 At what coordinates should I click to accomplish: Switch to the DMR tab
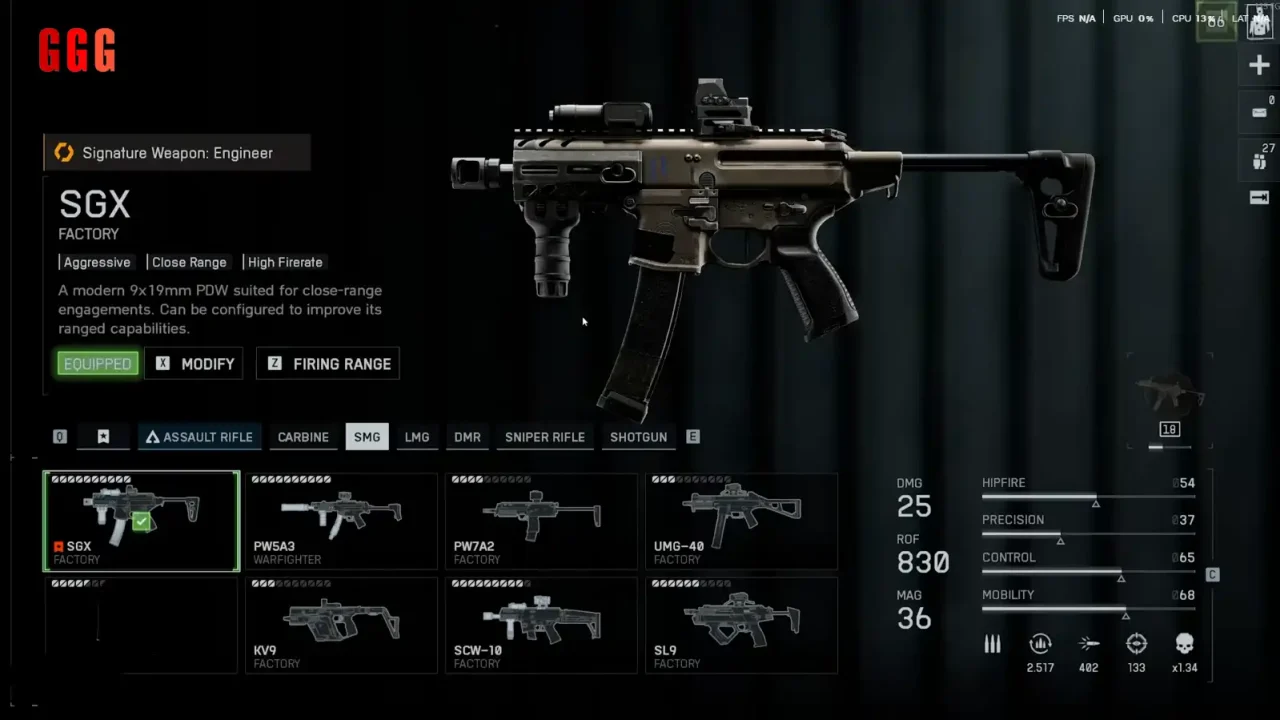pos(467,437)
